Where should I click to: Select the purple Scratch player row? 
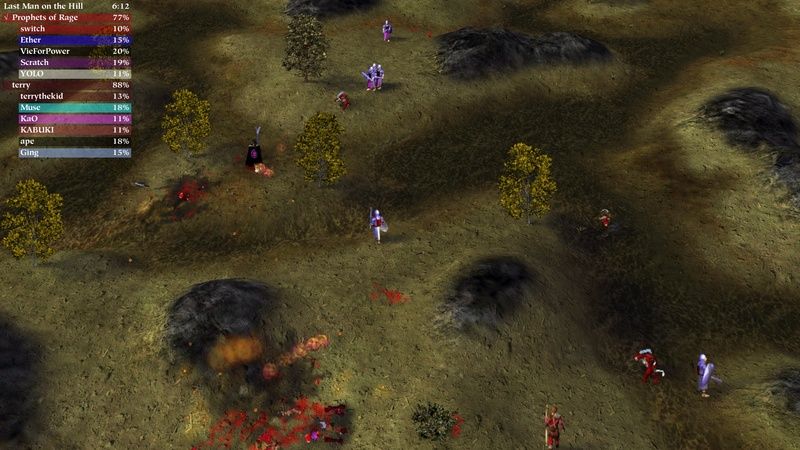coord(66,62)
